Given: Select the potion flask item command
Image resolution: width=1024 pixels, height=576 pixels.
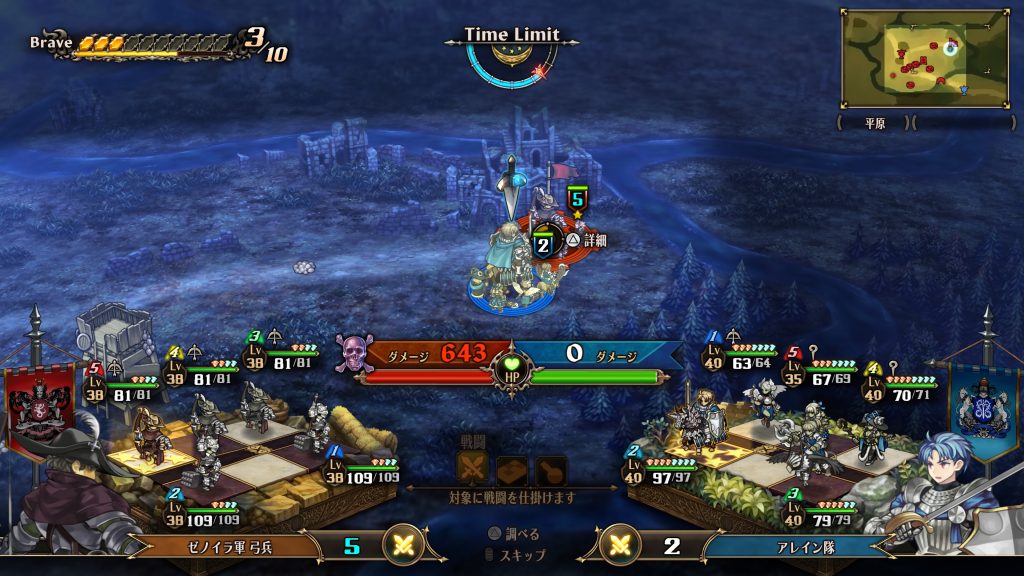Looking at the screenshot, I should click(550, 469).
